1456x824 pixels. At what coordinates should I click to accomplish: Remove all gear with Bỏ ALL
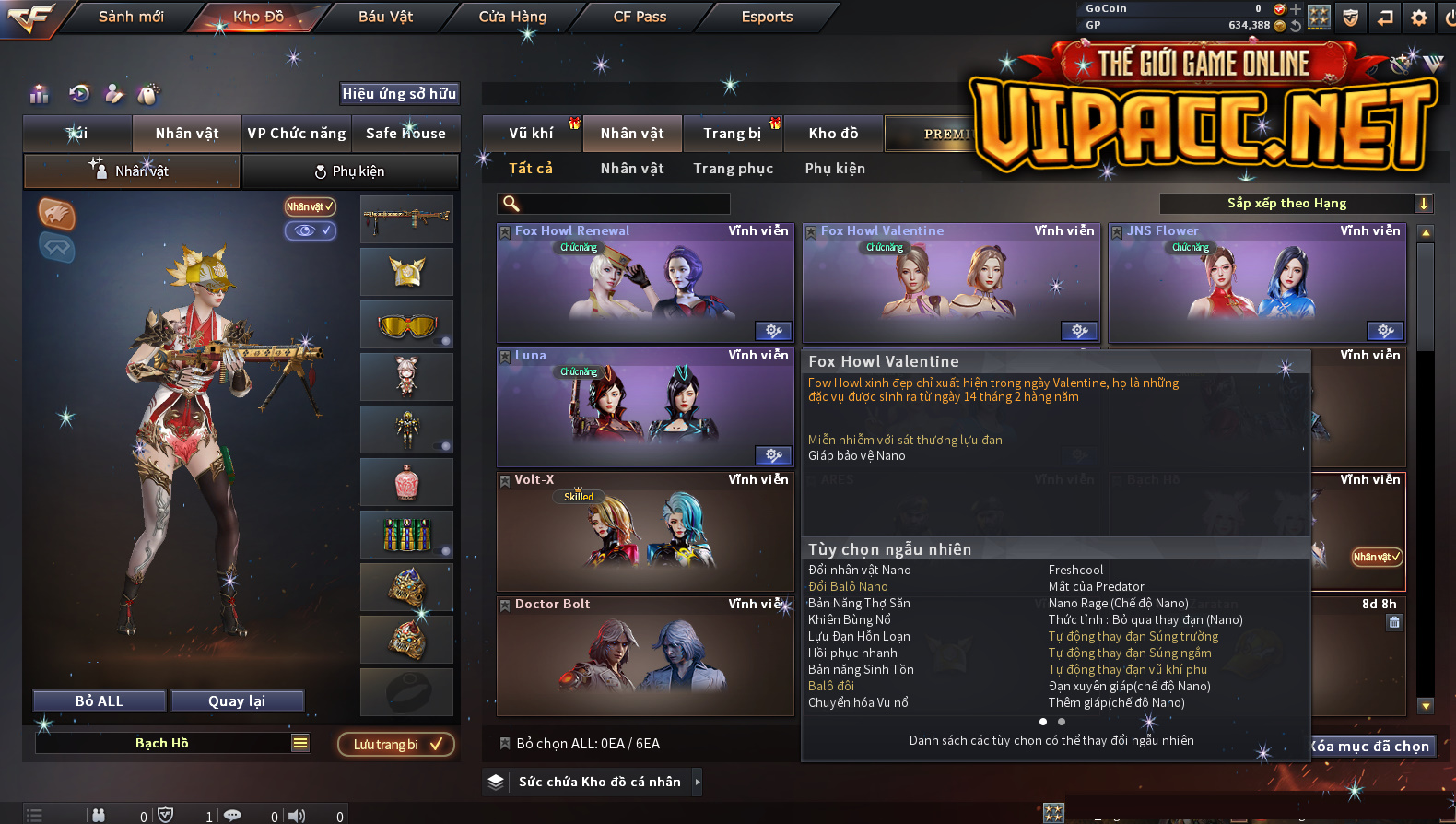100,701
